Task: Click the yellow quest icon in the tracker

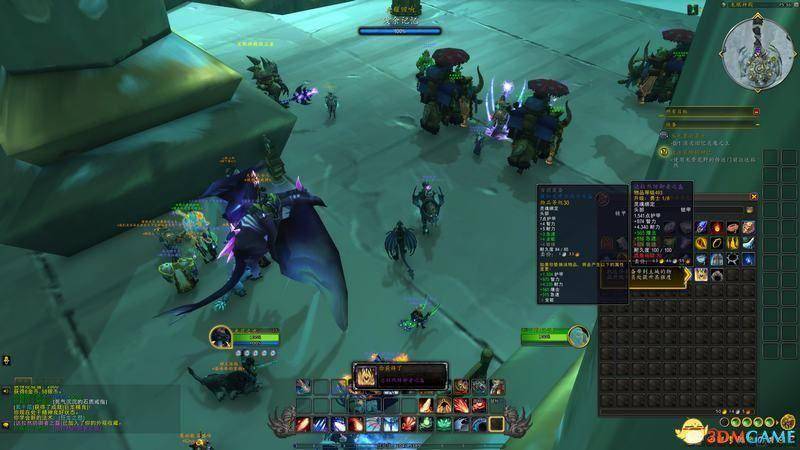Action: pyautogui.click(x=664, y=151)
